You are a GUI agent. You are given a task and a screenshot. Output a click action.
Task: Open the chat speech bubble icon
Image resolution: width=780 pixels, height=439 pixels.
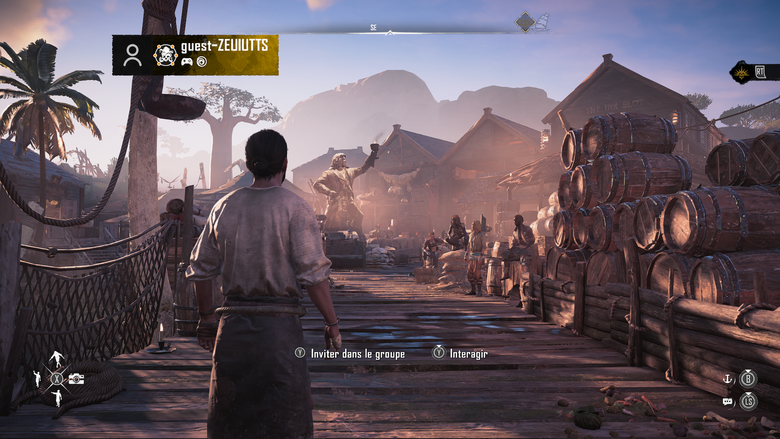pos(728,401)
